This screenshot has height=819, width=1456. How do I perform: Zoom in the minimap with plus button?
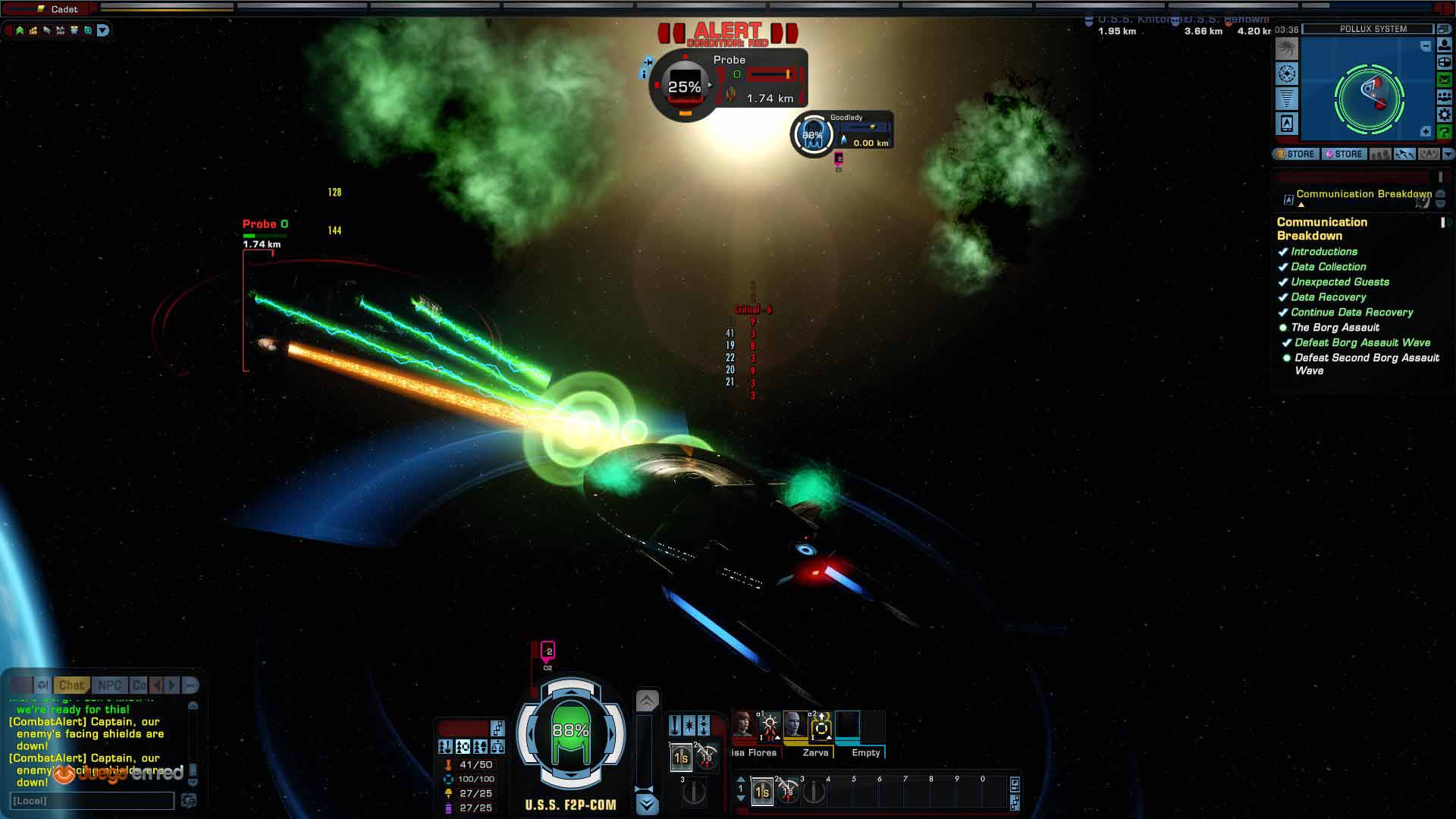1425,132
